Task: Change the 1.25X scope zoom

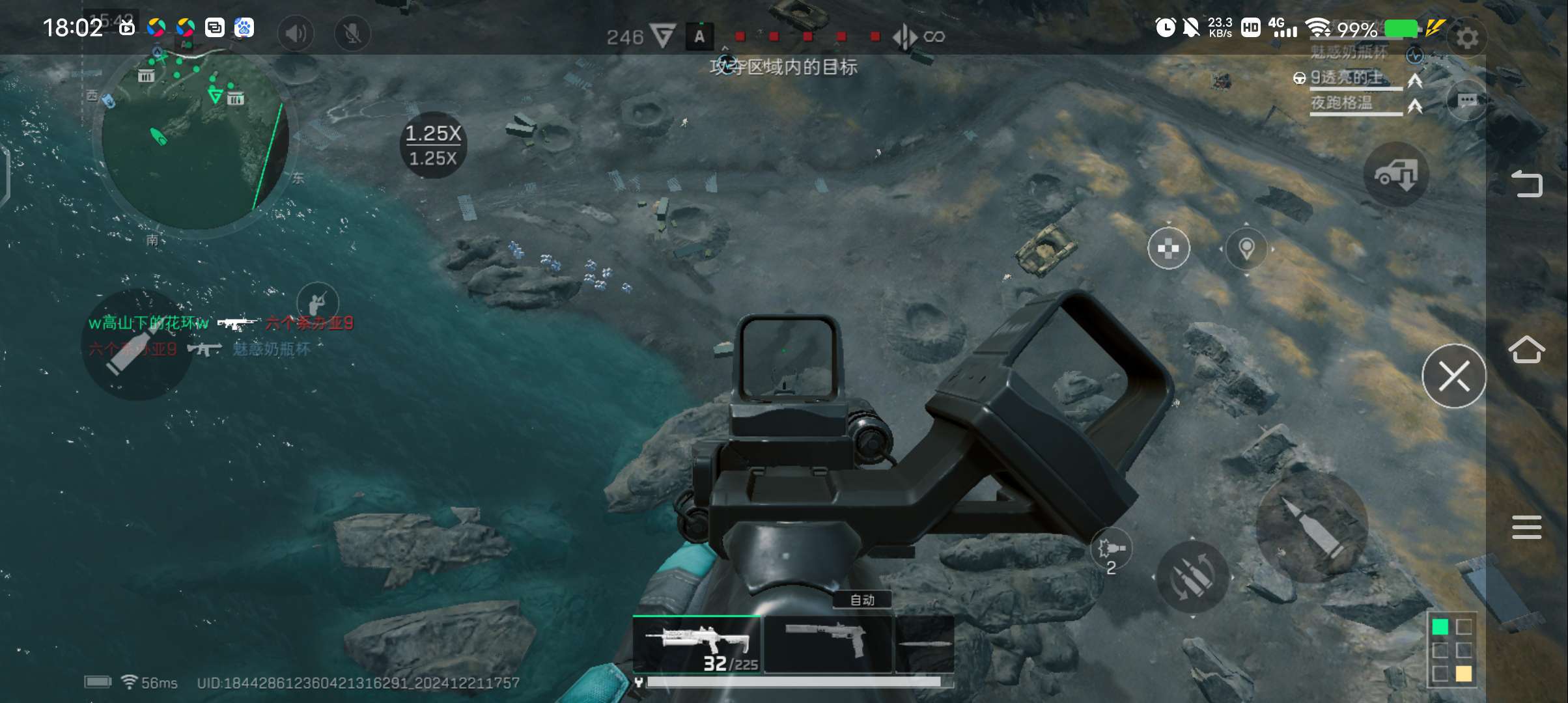Action: pos(433,145)
